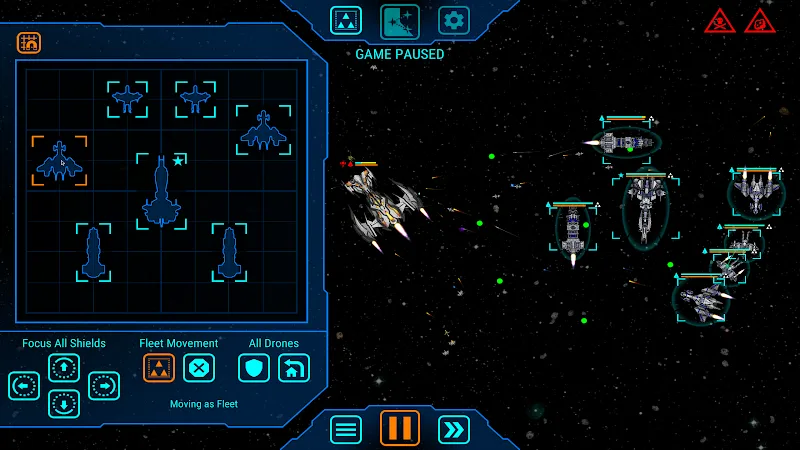Switch to the fleet formation view tab

(x=346, y=20)
